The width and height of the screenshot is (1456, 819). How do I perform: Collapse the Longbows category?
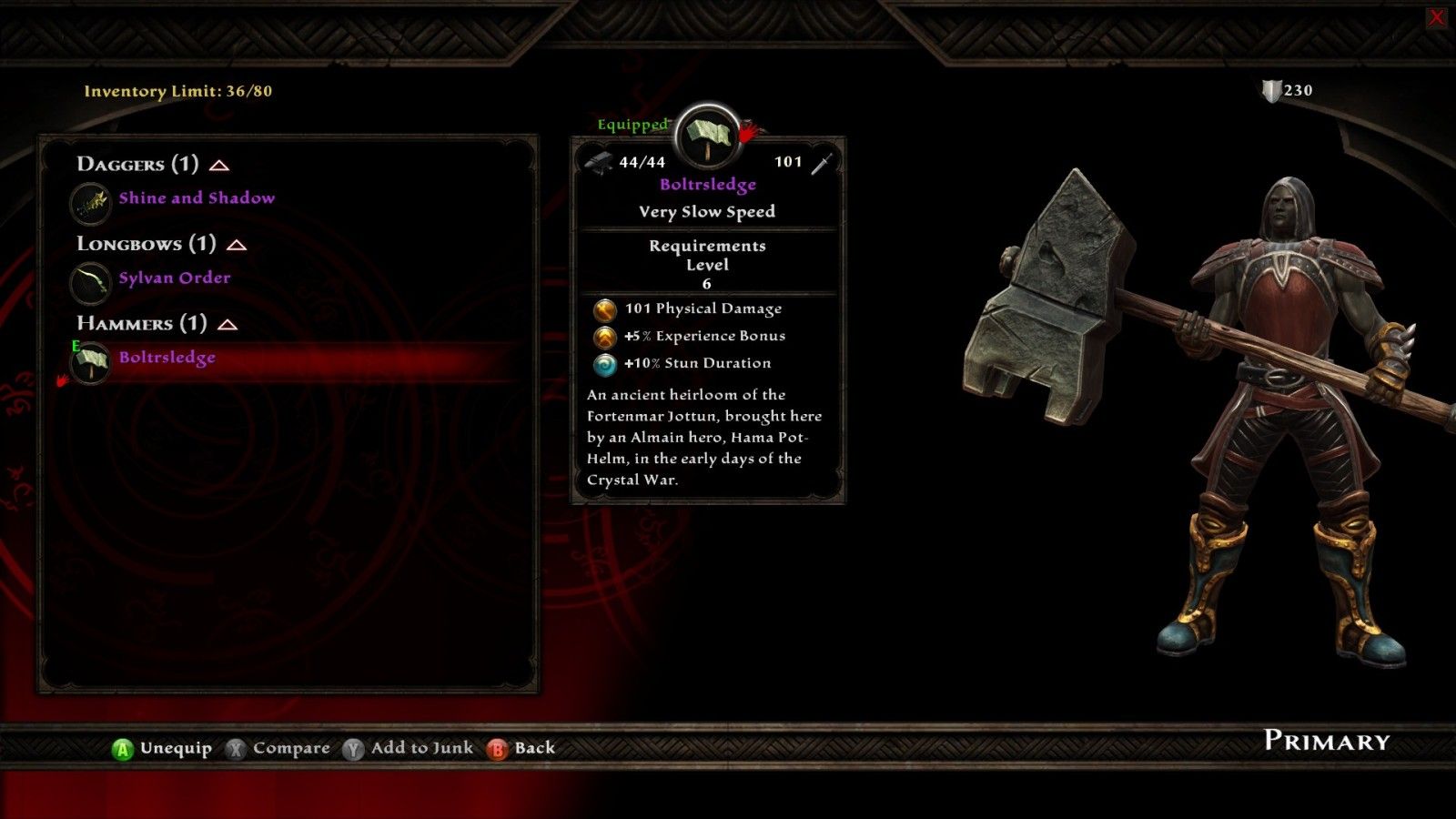click(x=237, y=245)
